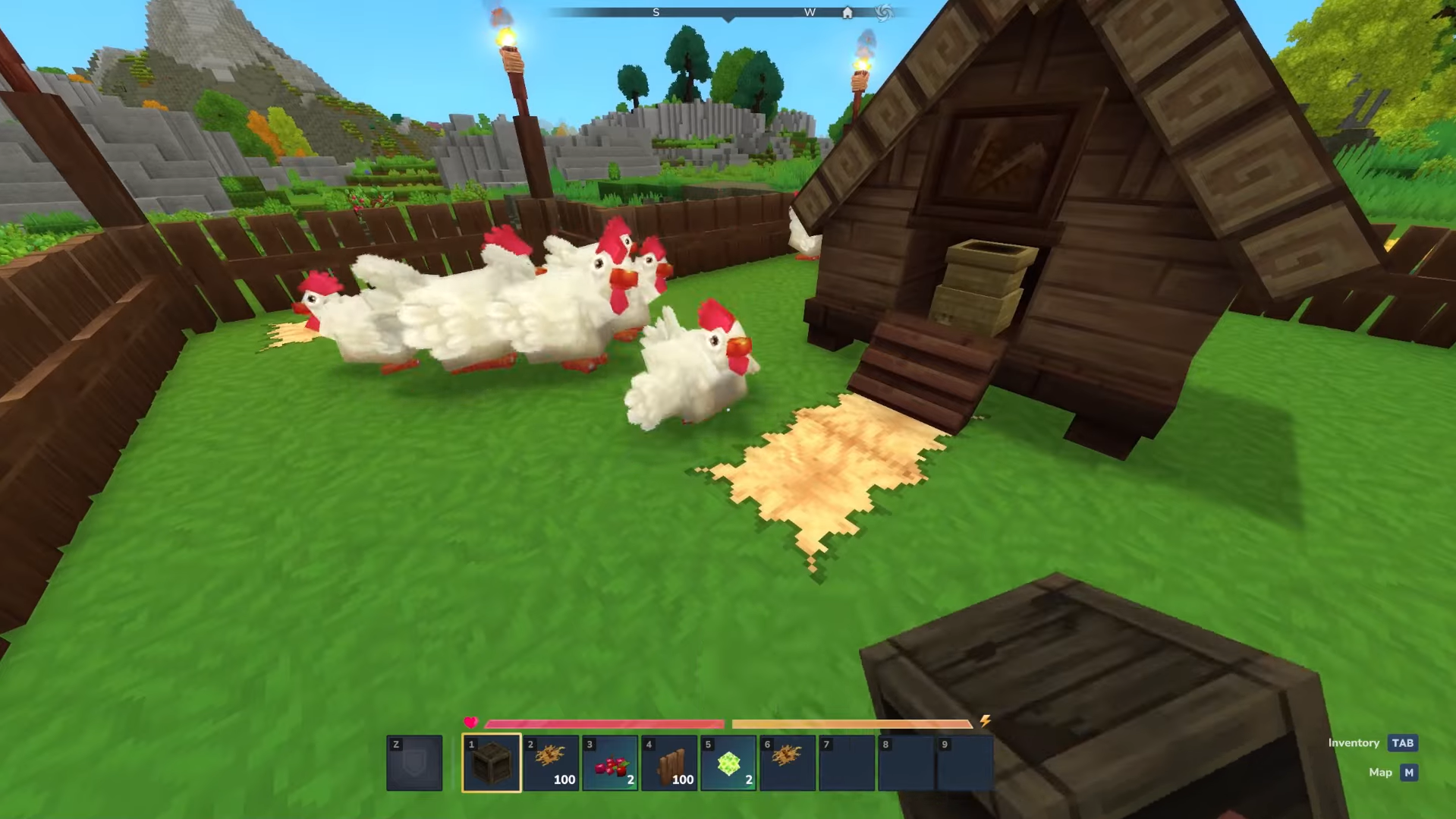Select empty hotbar slot 7
This screenshot has width=1456, height=819.
[846, 761]
